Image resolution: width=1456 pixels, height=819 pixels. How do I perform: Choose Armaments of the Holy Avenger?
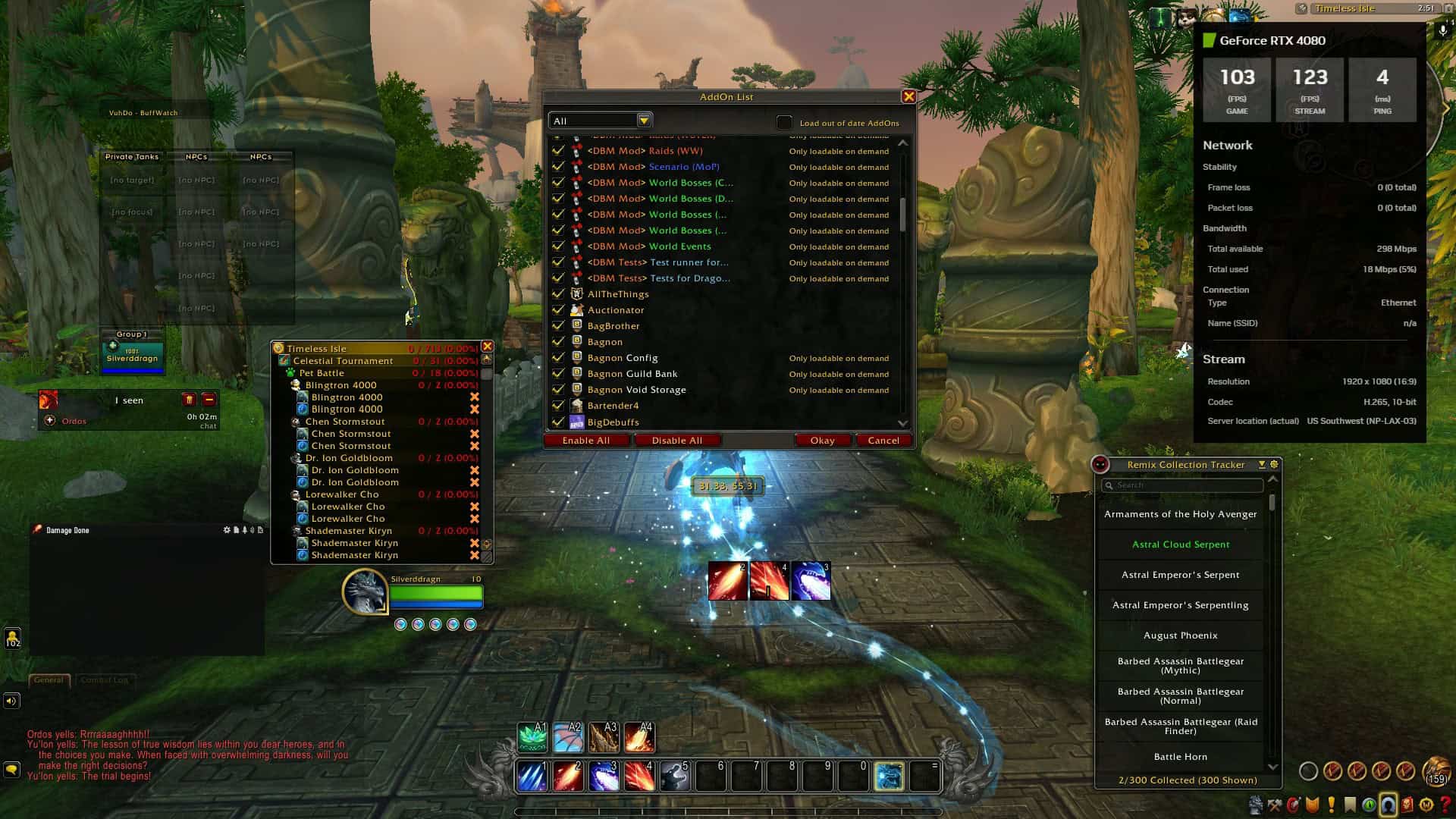click(1181, 514)
